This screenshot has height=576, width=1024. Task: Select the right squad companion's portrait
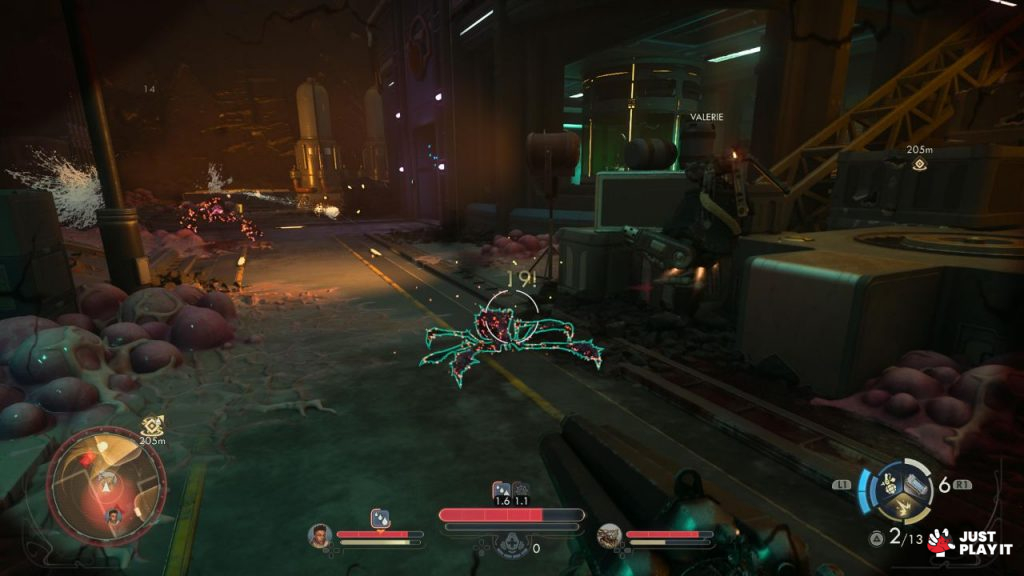tap(608, 536)
